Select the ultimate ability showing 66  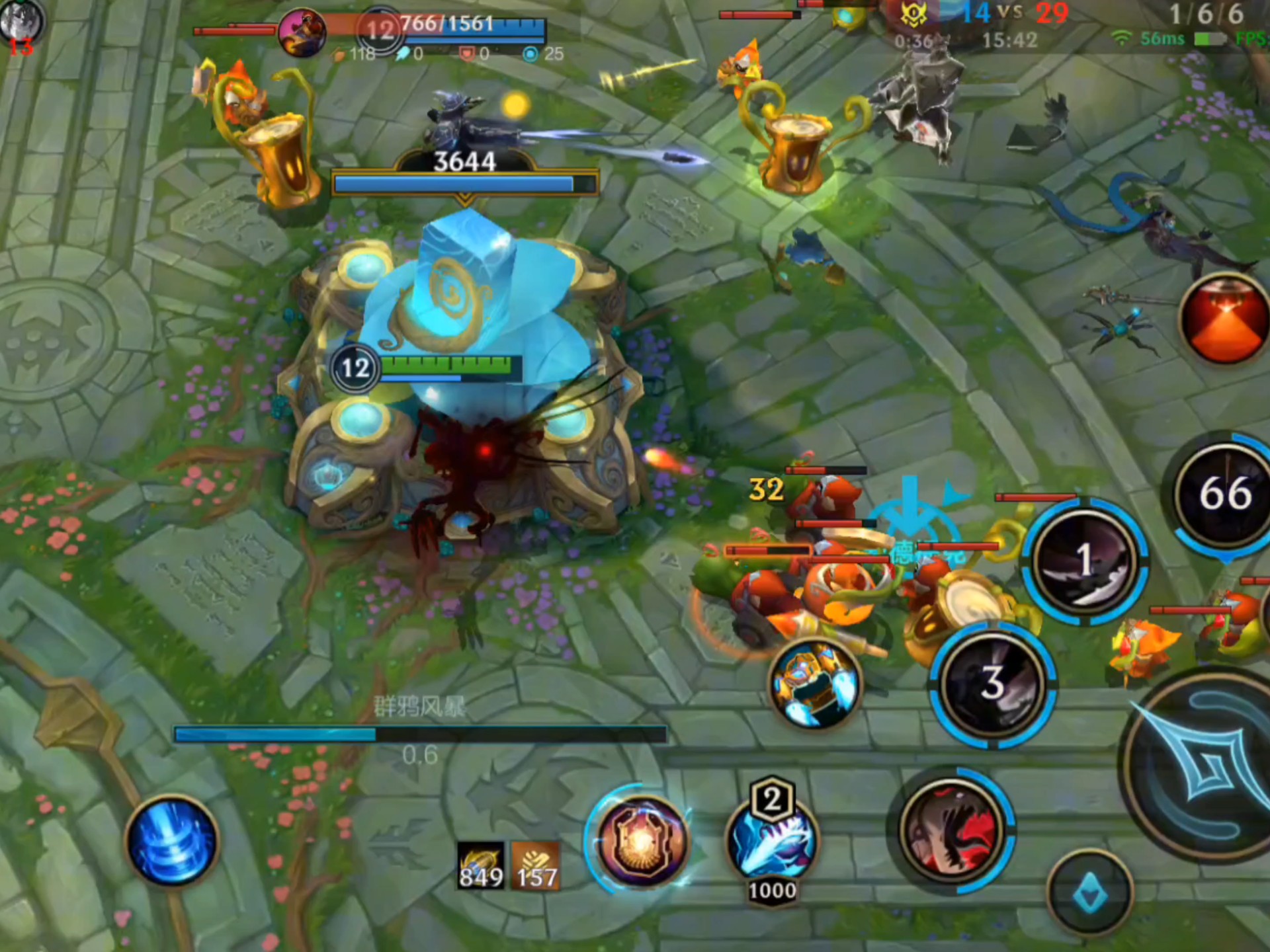[x=1224, y=494]
